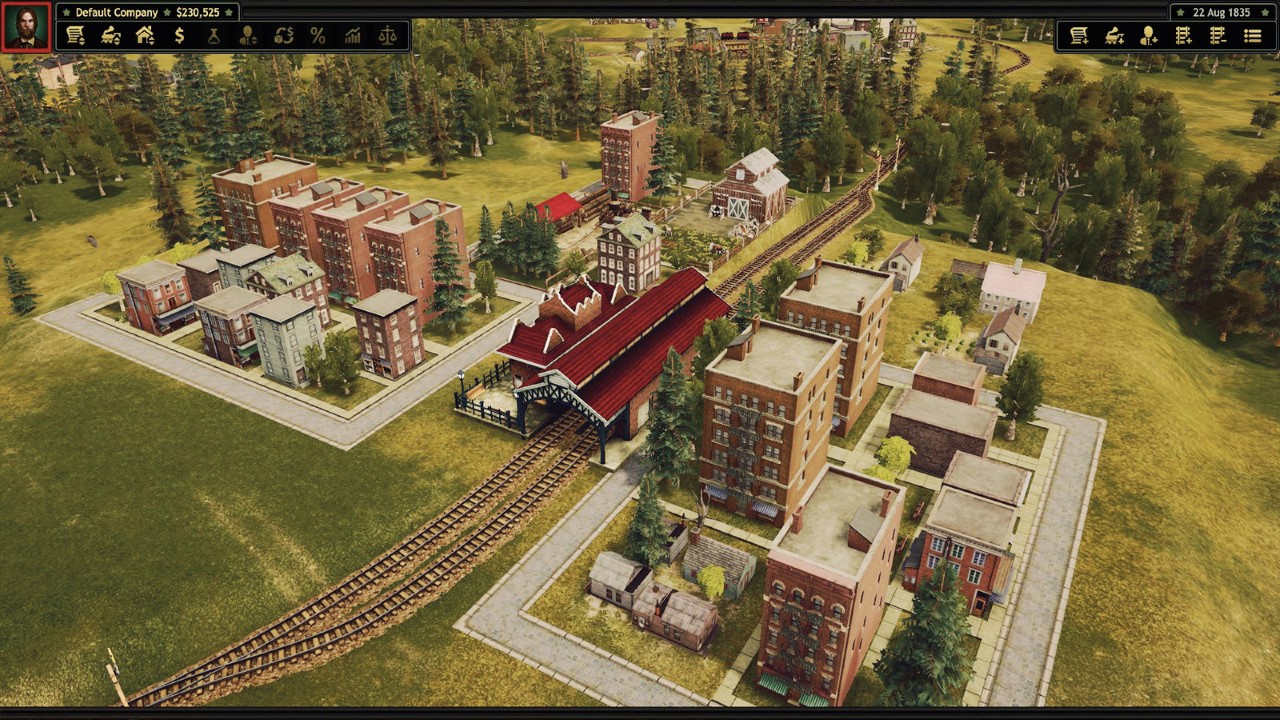Open the dollar sign finances icon
This screenshot has width=1280, height=720.
pyautogui.click(x=179, y=36)
